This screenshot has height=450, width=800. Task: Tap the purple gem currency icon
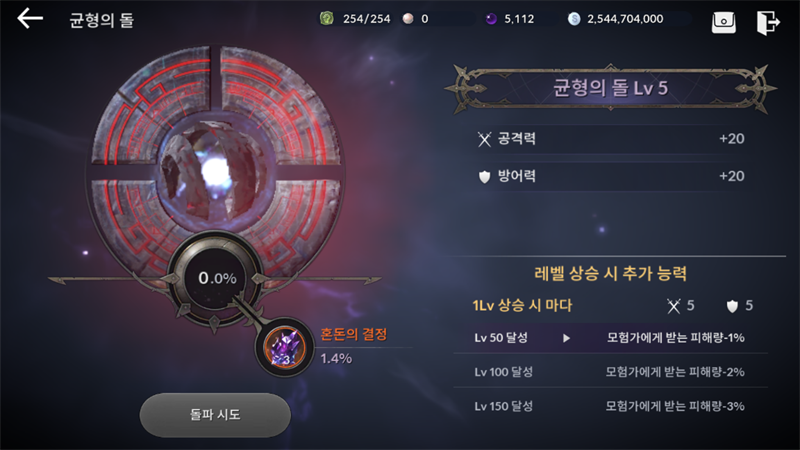pyautogui.click(x=491, y=19)
